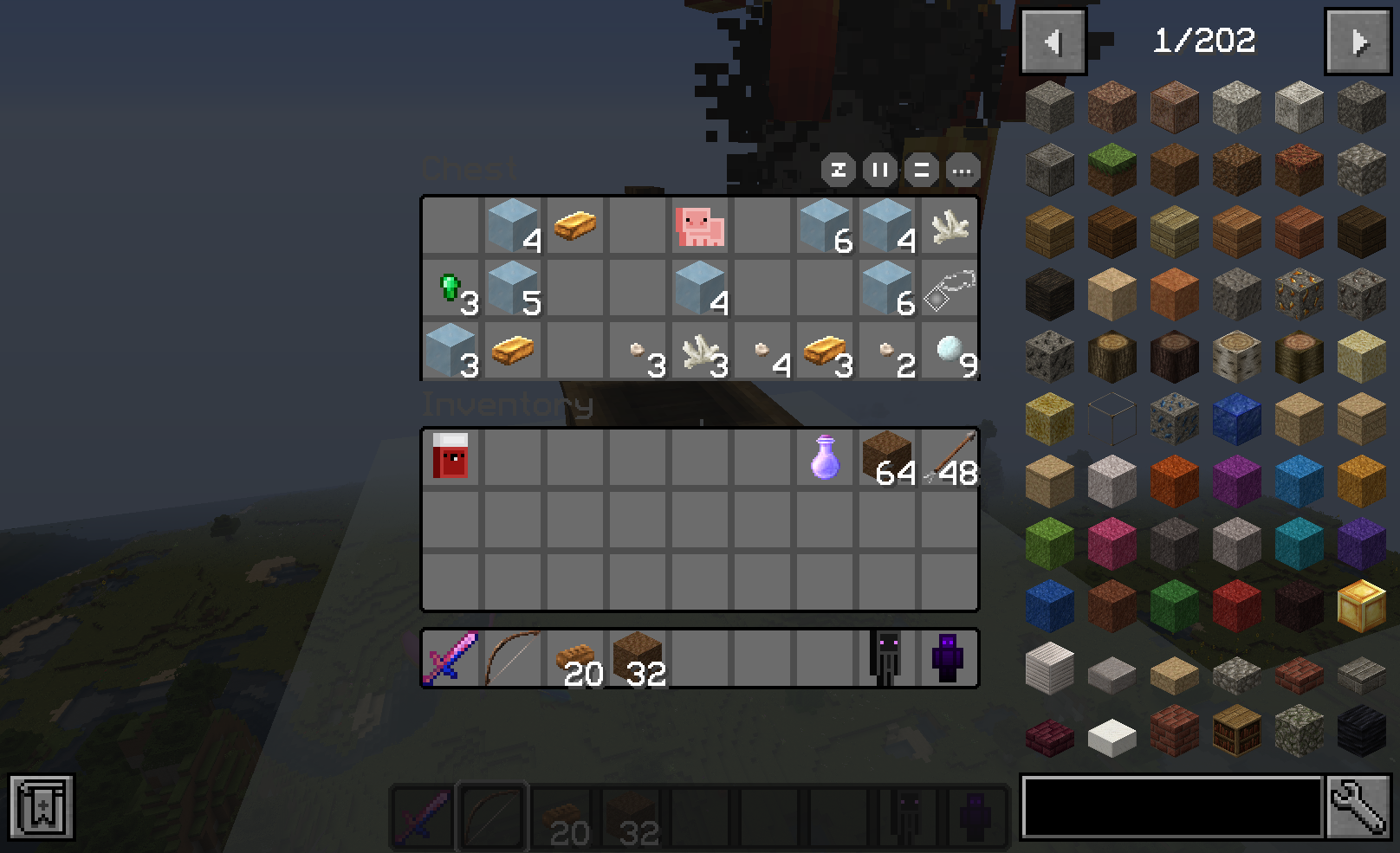Click the pause-style sorting icon above the chest
This screenshot has width=1400, height=853.
tap(878, 171)
